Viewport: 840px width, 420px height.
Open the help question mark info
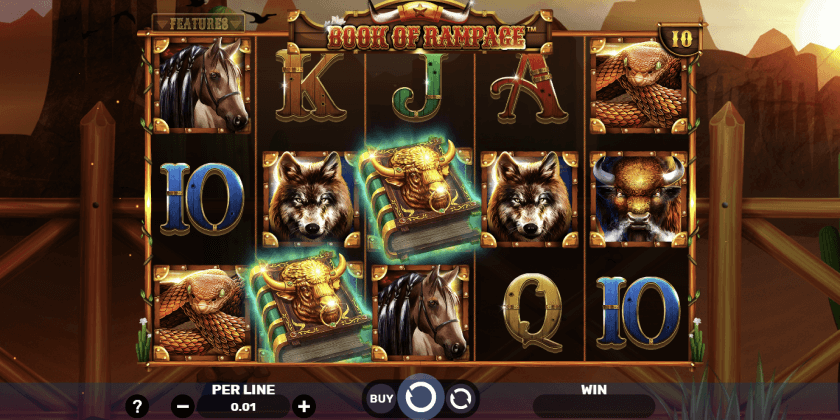138,406
